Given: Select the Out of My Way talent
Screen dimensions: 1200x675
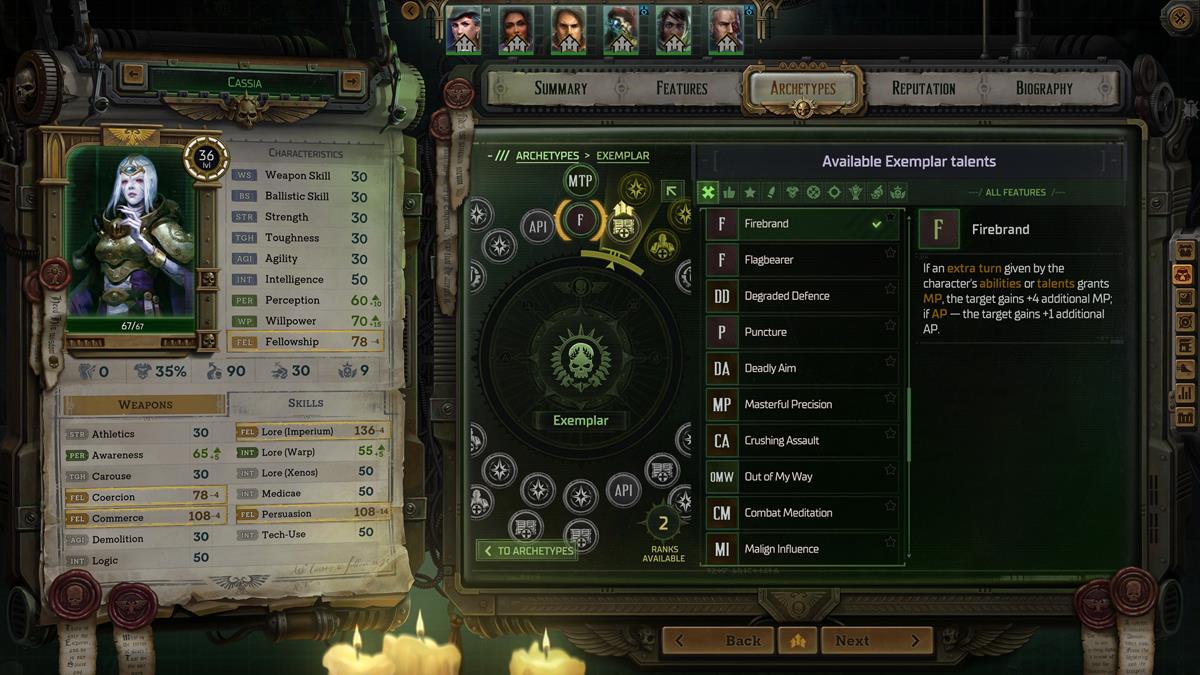Looking at the screenshot, I should click(800, 477).
